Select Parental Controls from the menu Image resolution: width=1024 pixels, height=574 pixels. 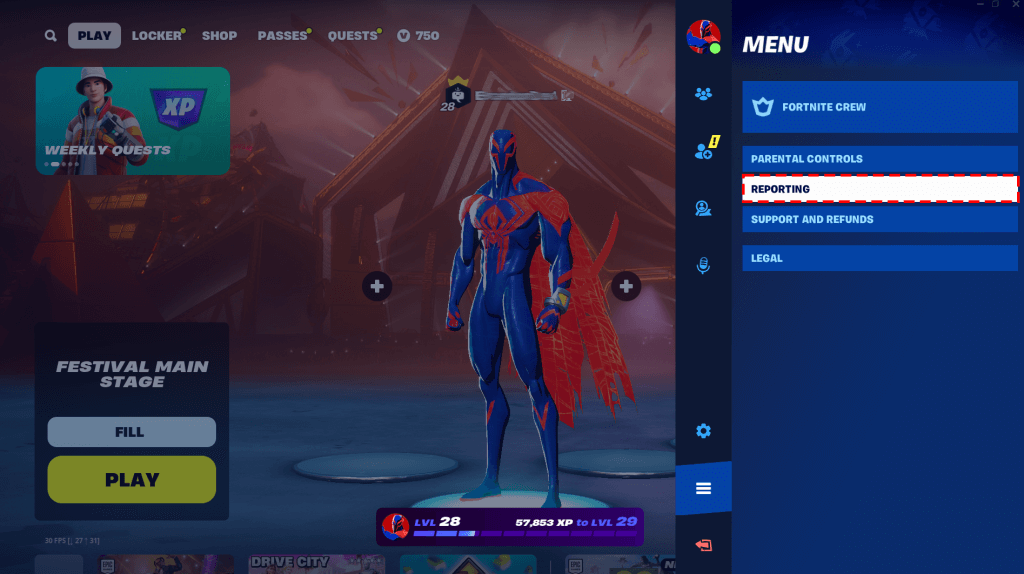(879, 159)
